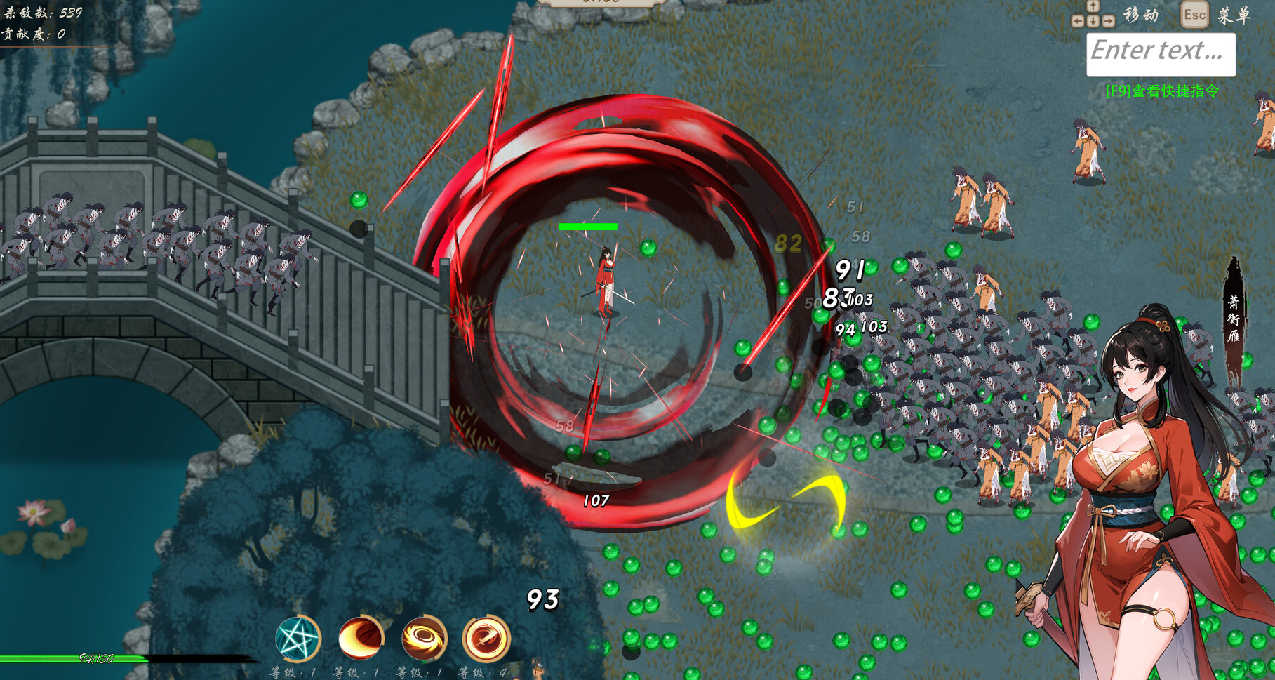Activate the crescent moon slash skill icon
The height and width of the screenshot is (680, 1275).
361,638
